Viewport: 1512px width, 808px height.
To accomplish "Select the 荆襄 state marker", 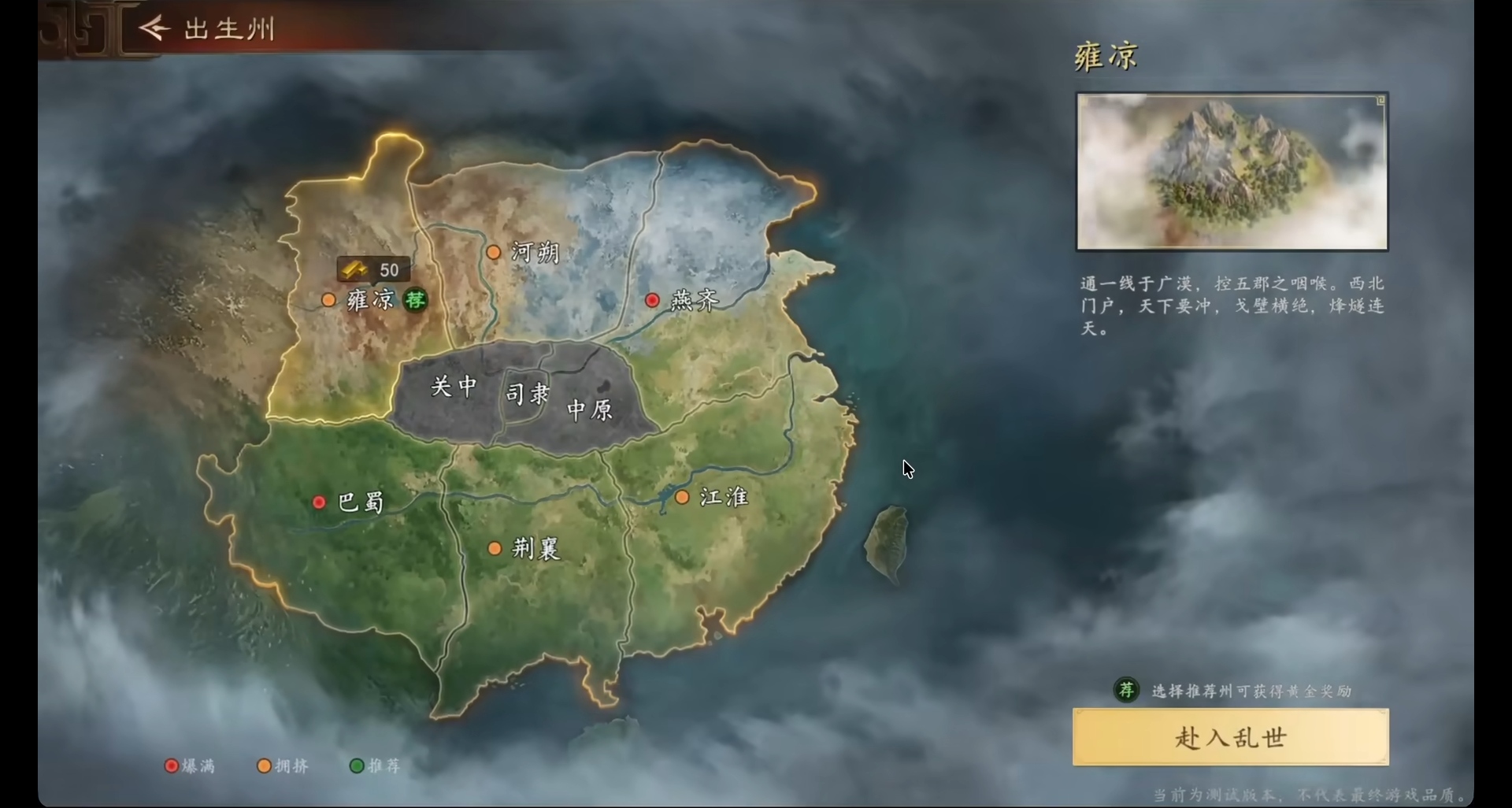I will tap(495, 548).
